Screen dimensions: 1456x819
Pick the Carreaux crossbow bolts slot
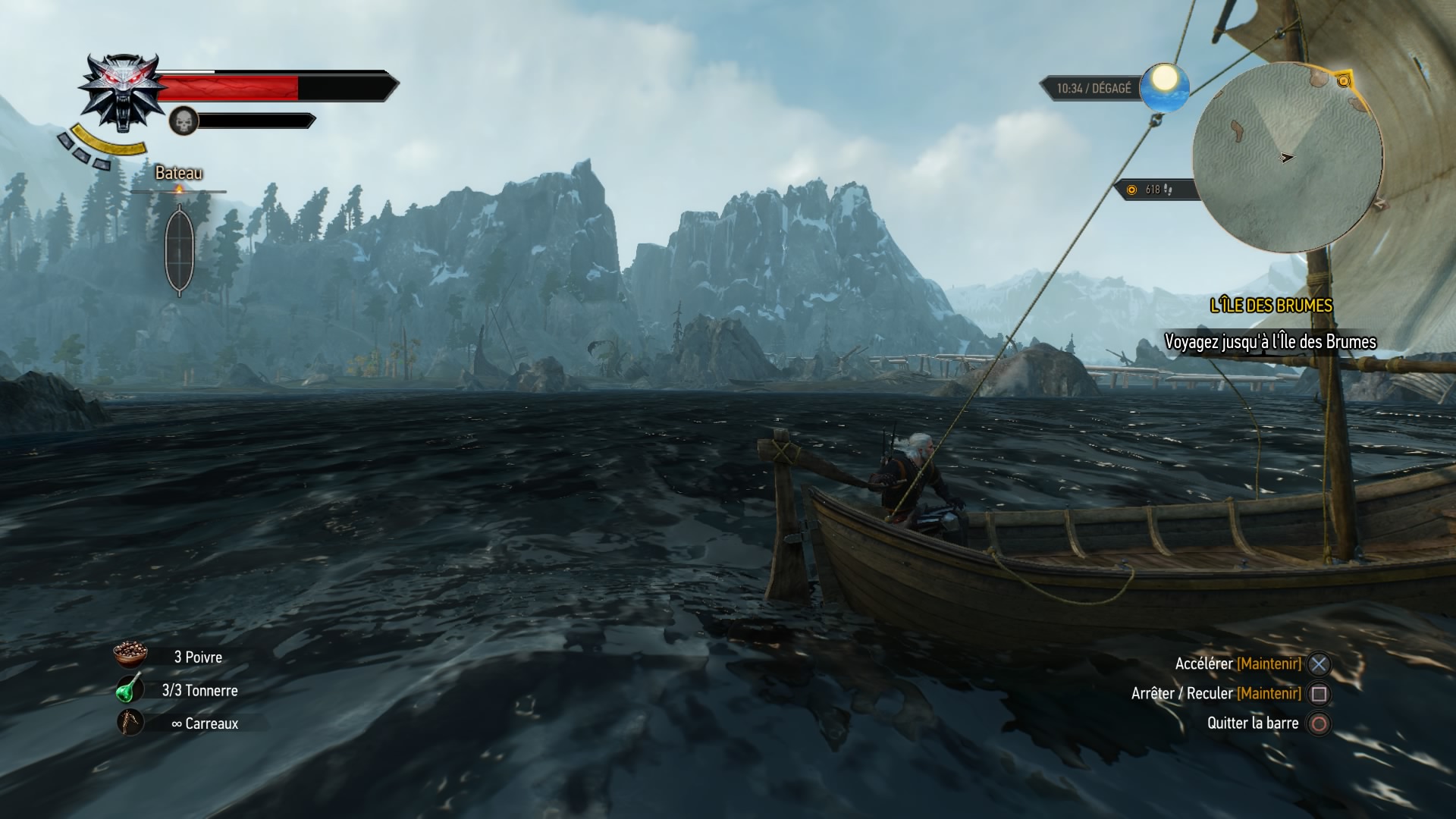click(130, 723)
